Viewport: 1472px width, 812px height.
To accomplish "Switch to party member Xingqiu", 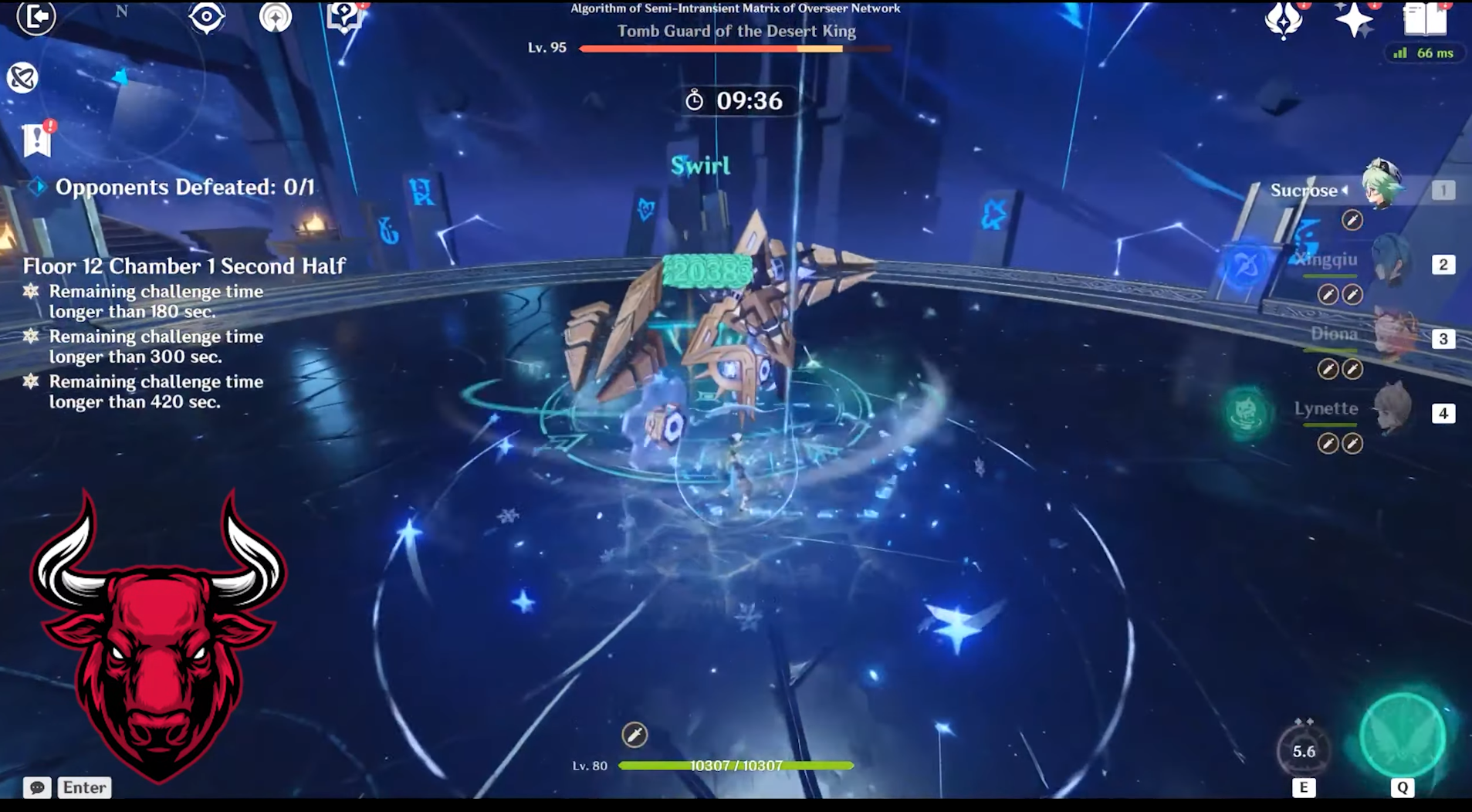I will (x=1389, y=264).
